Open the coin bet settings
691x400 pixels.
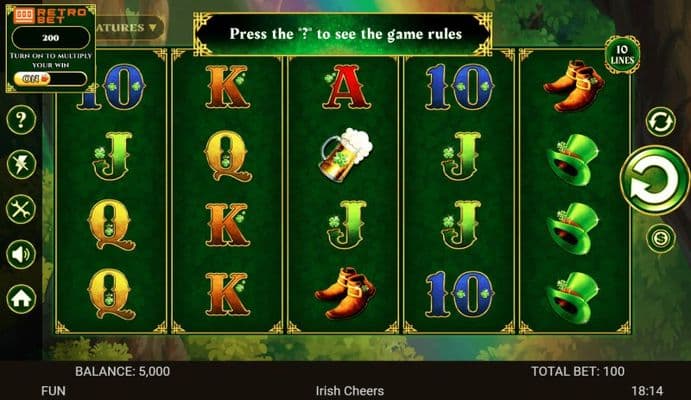659,238
